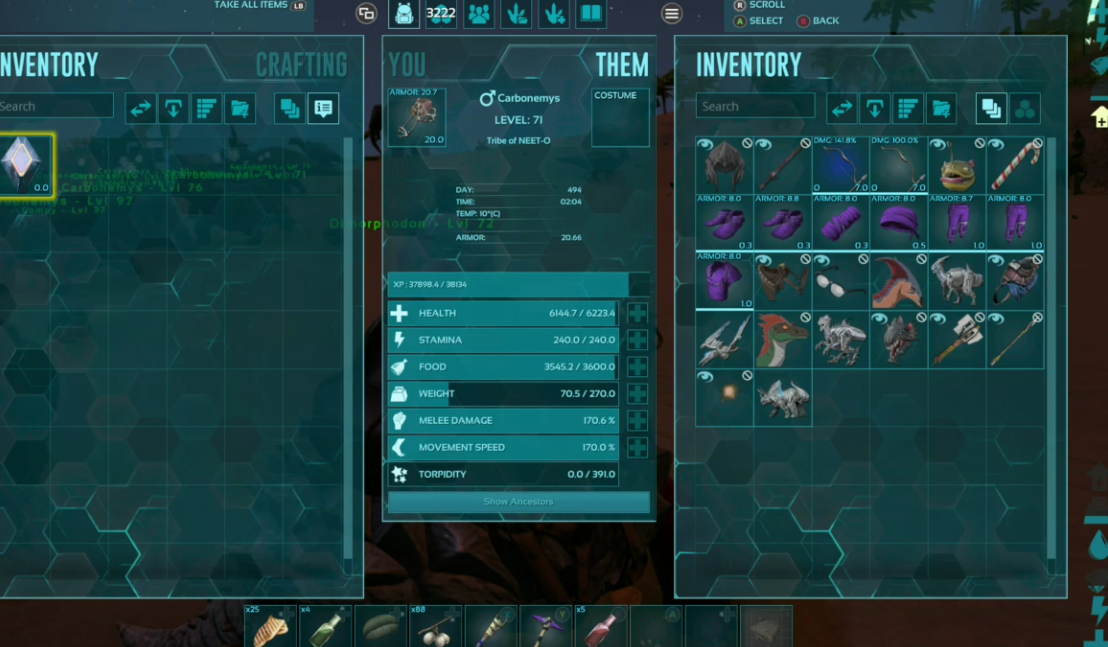Choose the red-crested raptor costume

783,339
